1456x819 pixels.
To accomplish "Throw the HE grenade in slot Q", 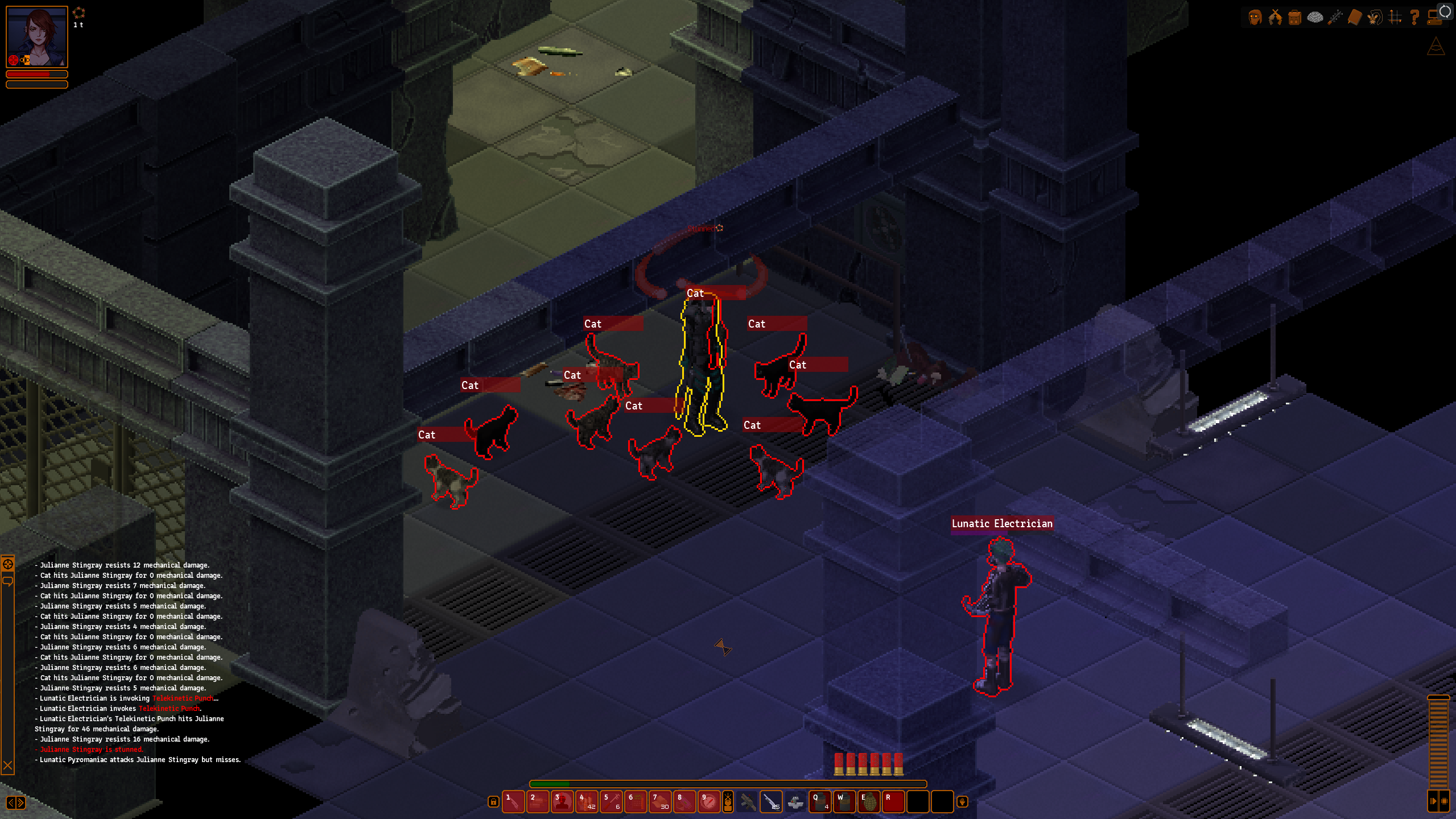I will pyautogui.click(x=820, y=802).
